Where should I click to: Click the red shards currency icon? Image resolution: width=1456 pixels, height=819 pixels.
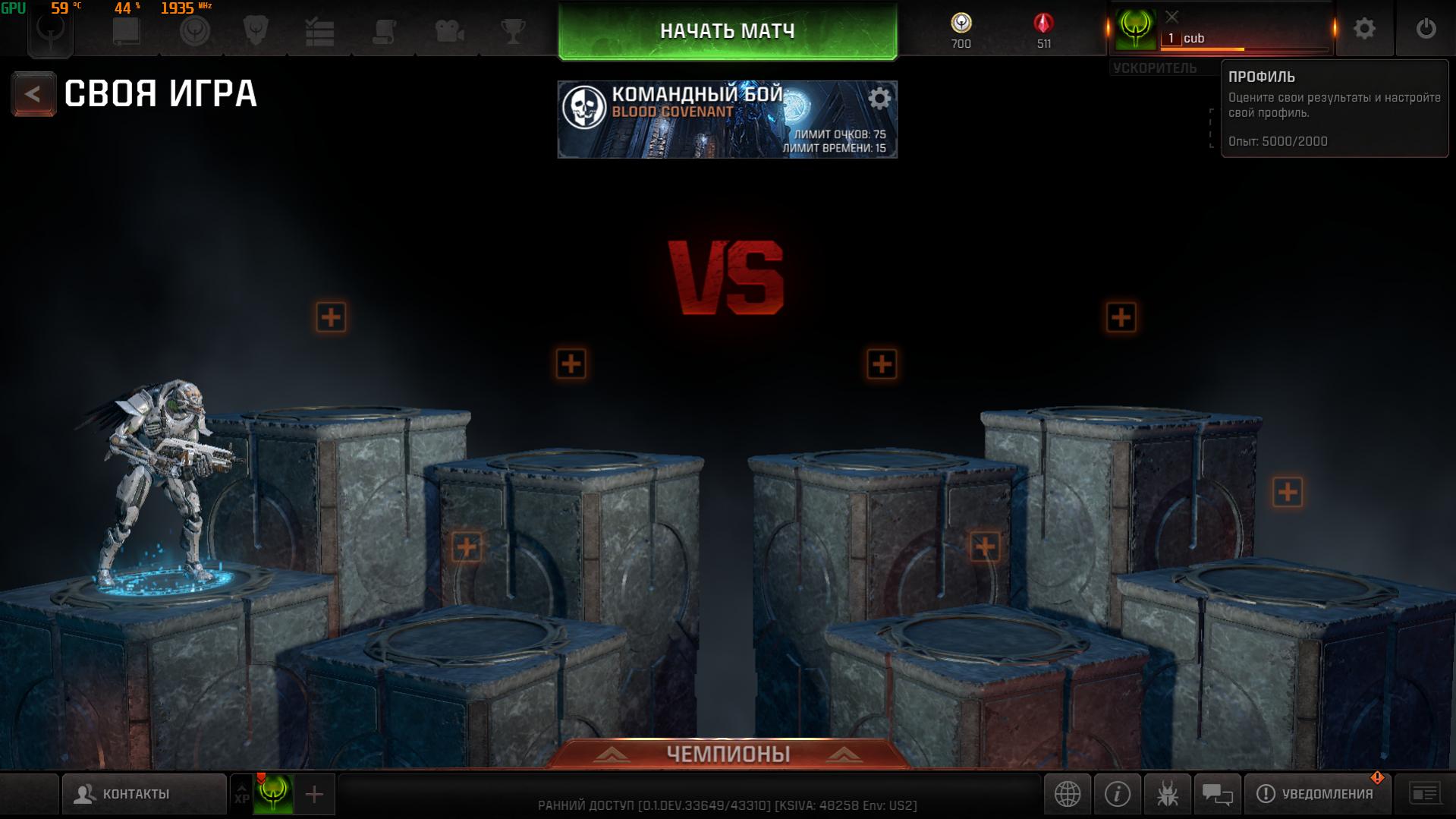pos(1043,24)
